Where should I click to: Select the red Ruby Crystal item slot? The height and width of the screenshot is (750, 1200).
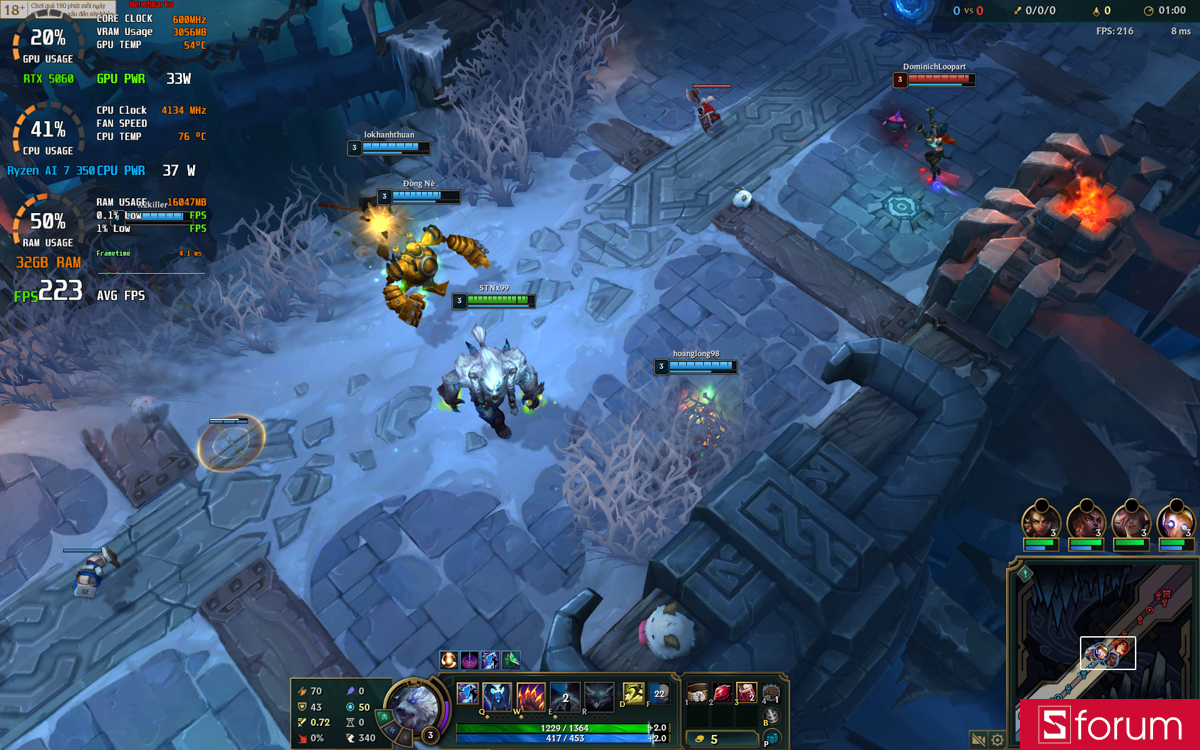[x=720, y=693]
